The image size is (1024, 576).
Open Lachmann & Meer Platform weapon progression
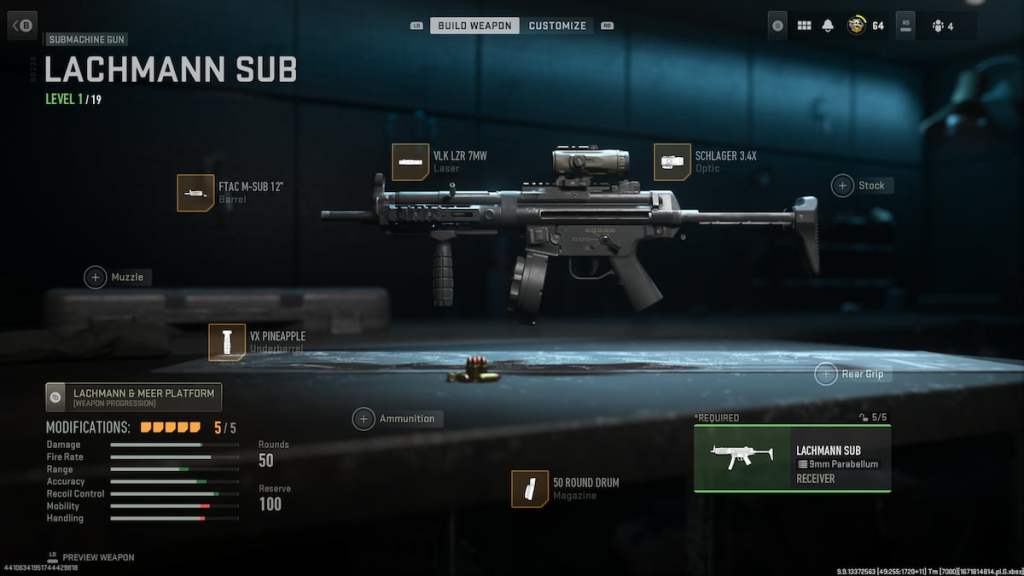click(134, 397)
